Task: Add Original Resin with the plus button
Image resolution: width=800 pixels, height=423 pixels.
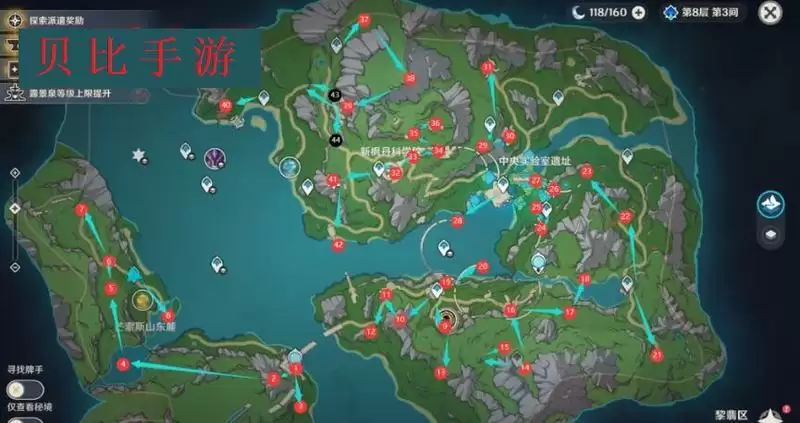Action: click(639, 13)
